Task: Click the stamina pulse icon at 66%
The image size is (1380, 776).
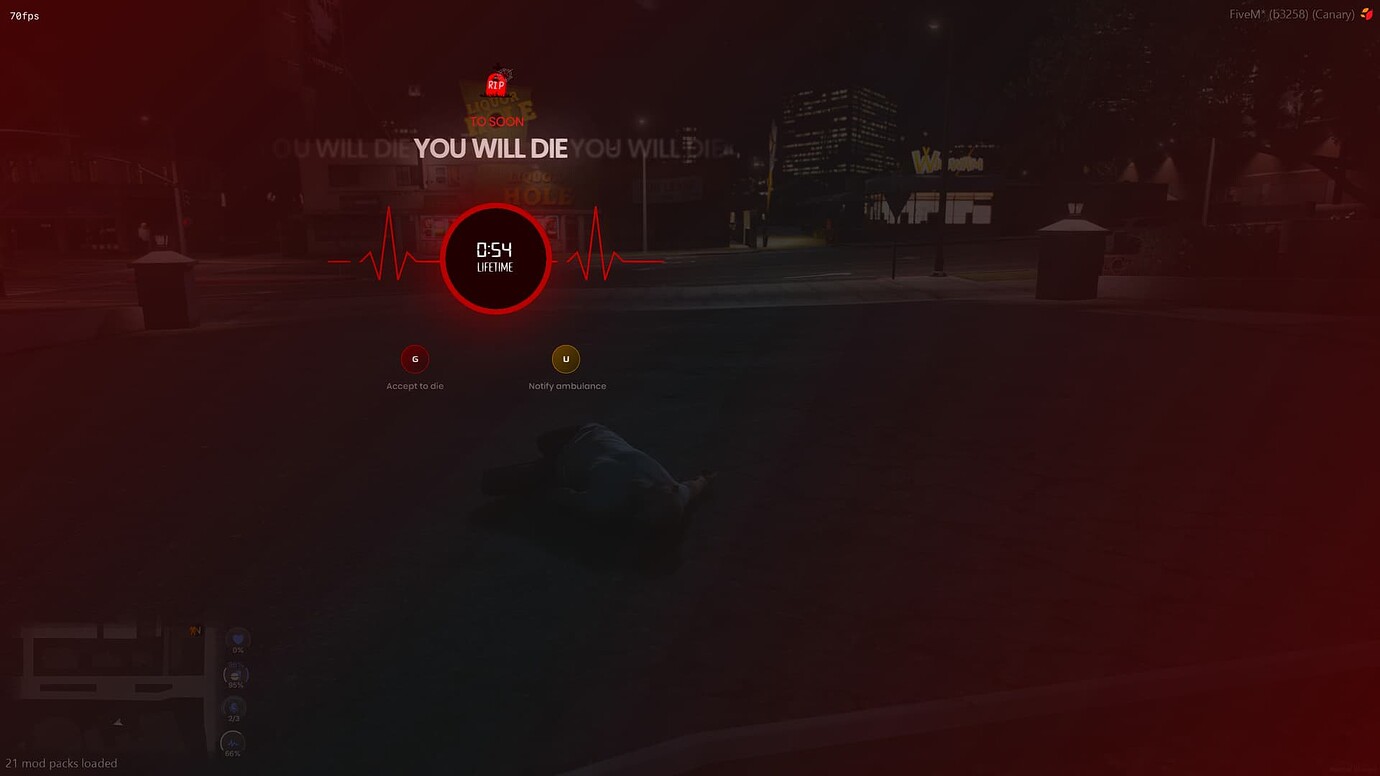Action: [232, 743]
